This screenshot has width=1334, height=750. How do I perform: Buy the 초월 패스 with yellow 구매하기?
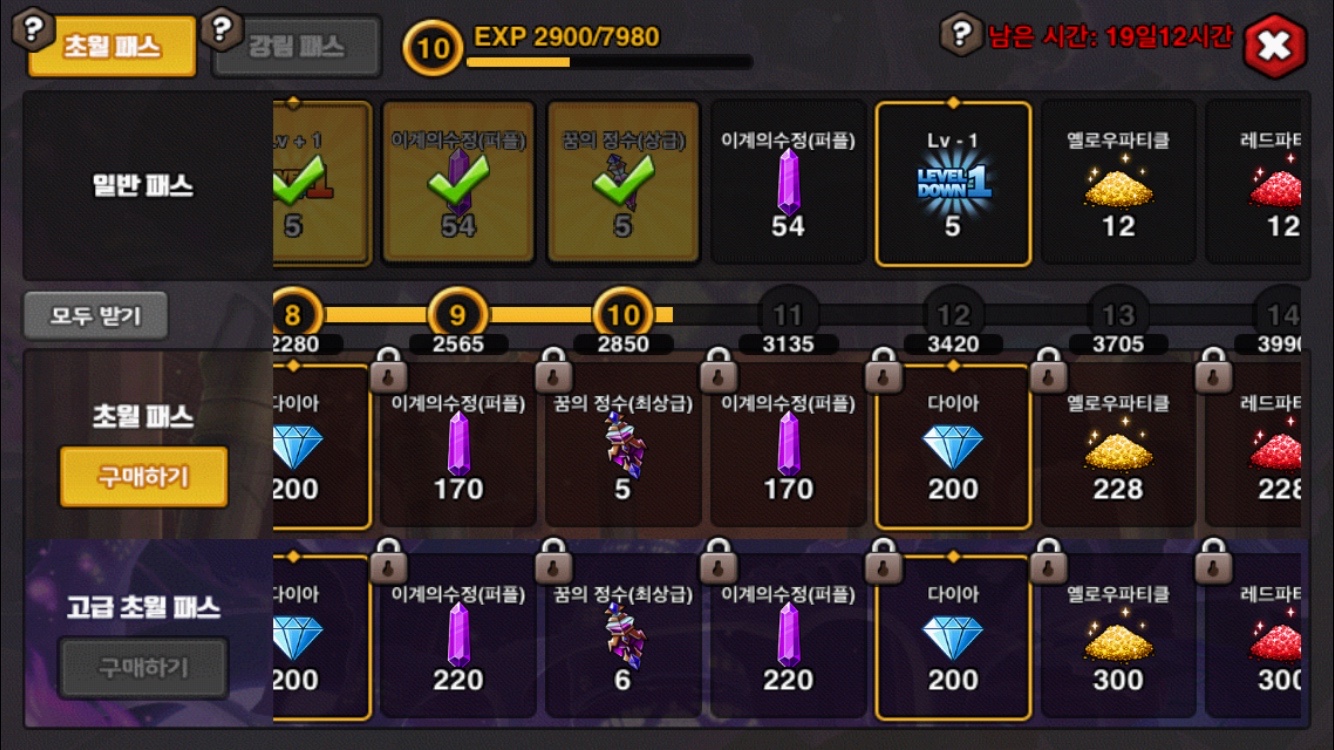click(x=143, y=477)
